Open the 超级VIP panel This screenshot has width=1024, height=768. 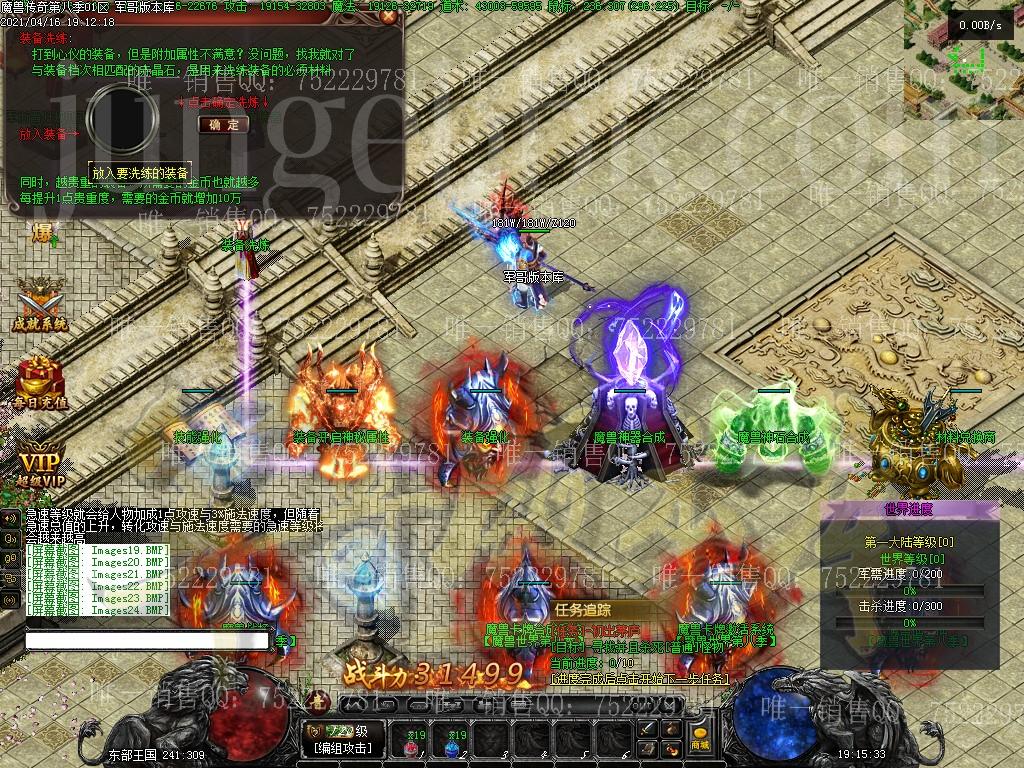(x=40, y=467)
